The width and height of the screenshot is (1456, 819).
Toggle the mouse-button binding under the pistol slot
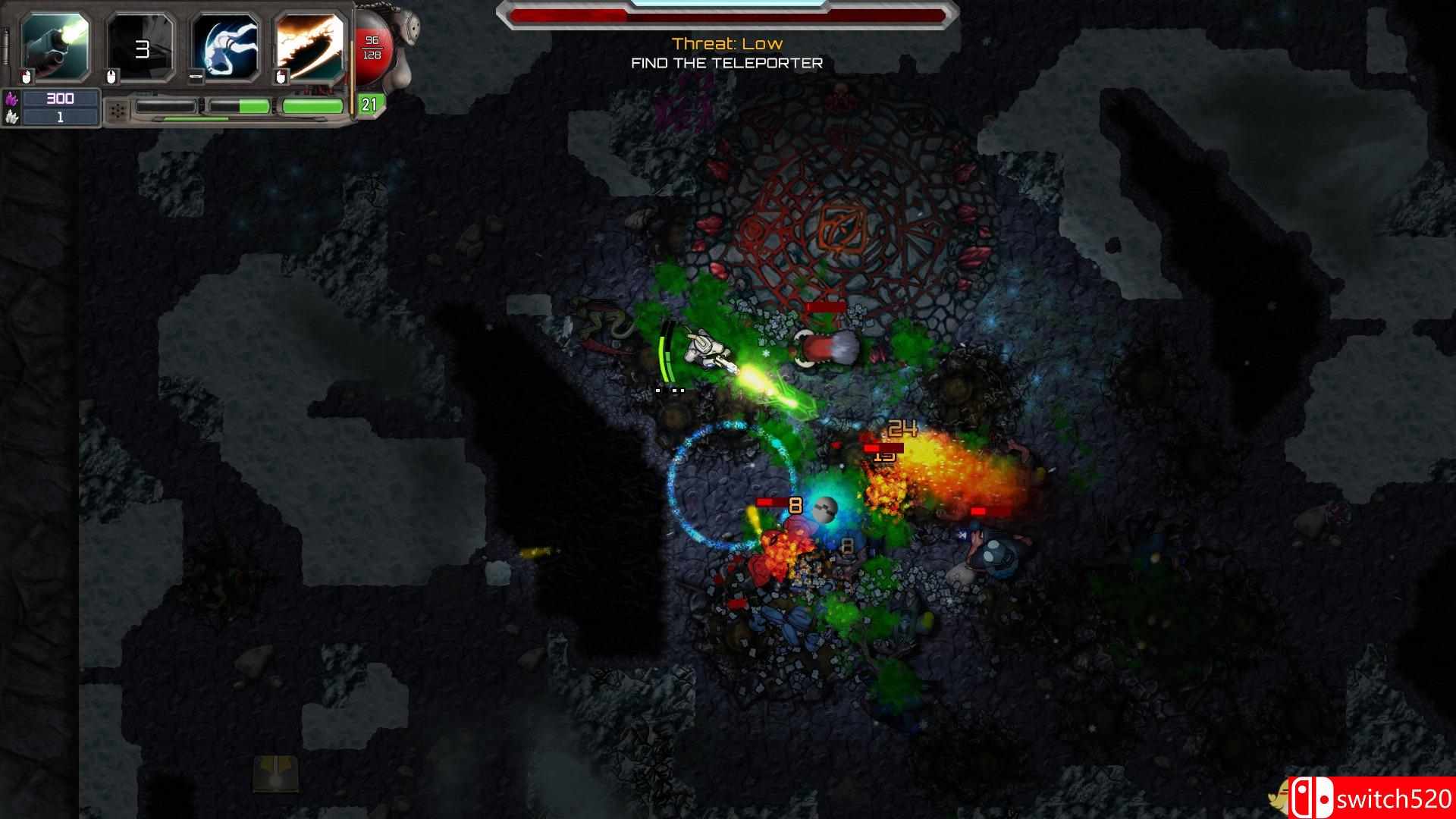pos(27,76)
